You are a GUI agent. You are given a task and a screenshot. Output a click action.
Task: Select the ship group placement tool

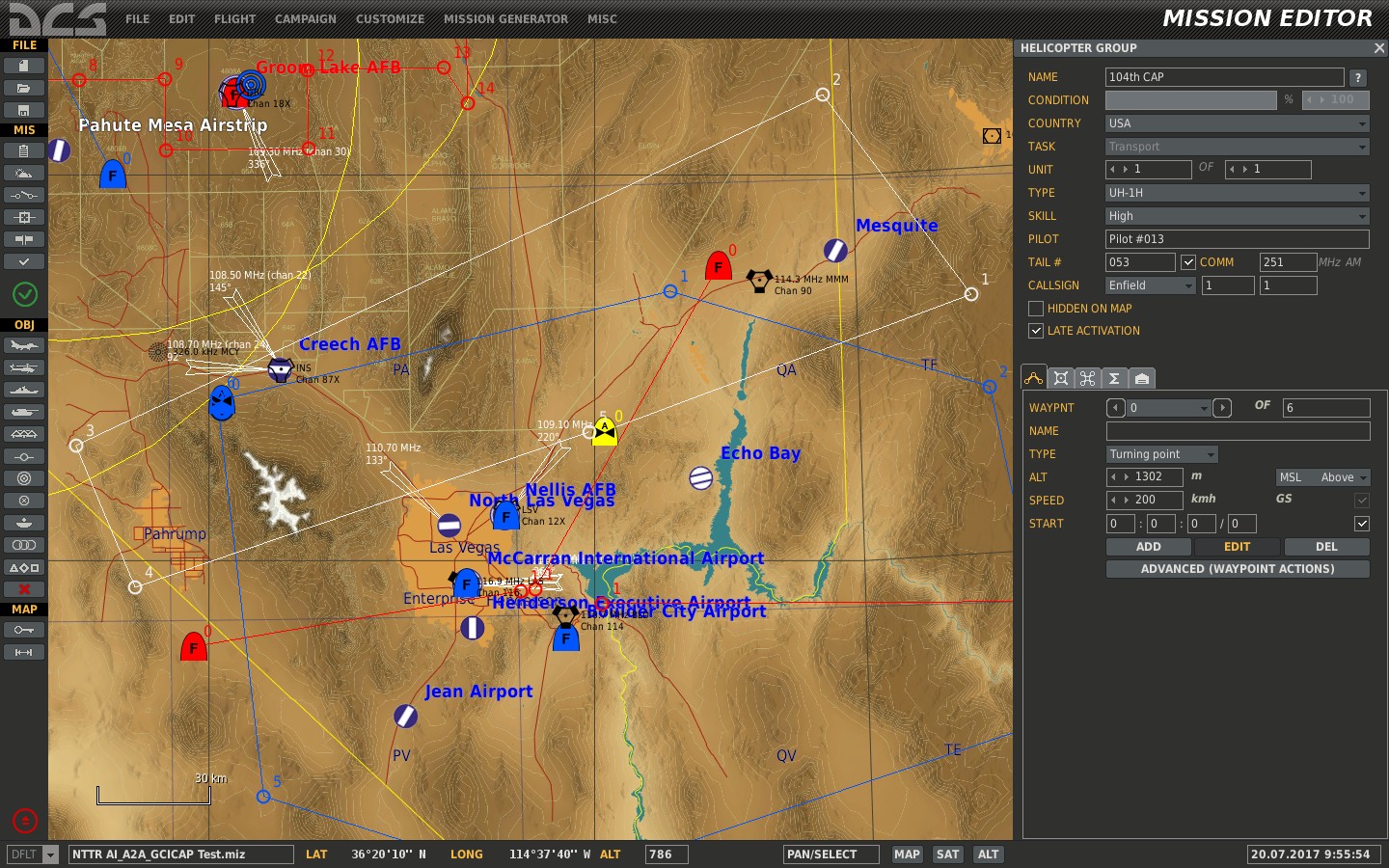(23, 390)
